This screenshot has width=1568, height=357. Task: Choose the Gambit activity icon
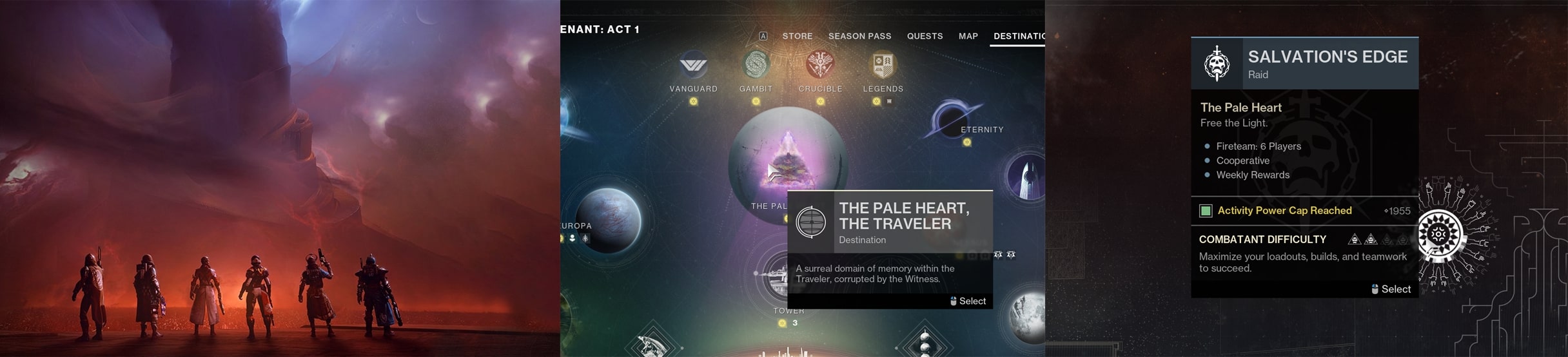click(x=756, y=66)
